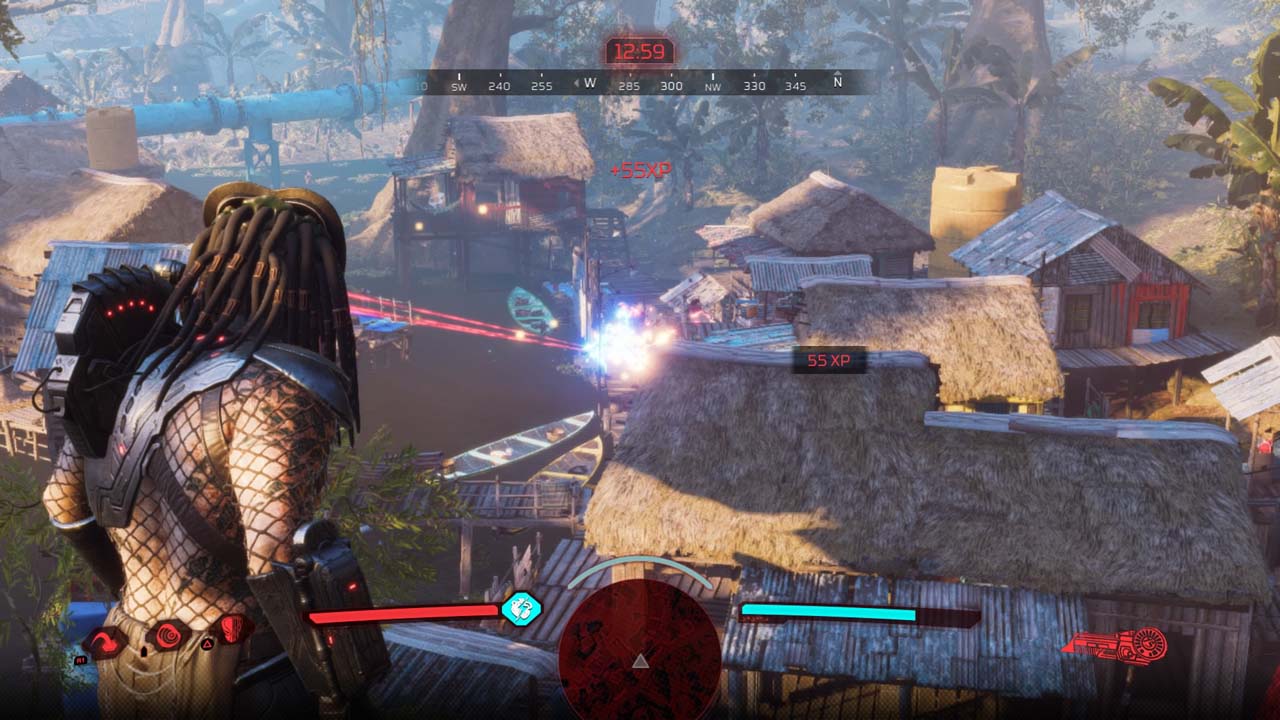Click the cyan heart hexagon icon
The width and height of the screenshot is (1280, 720).
521,608
